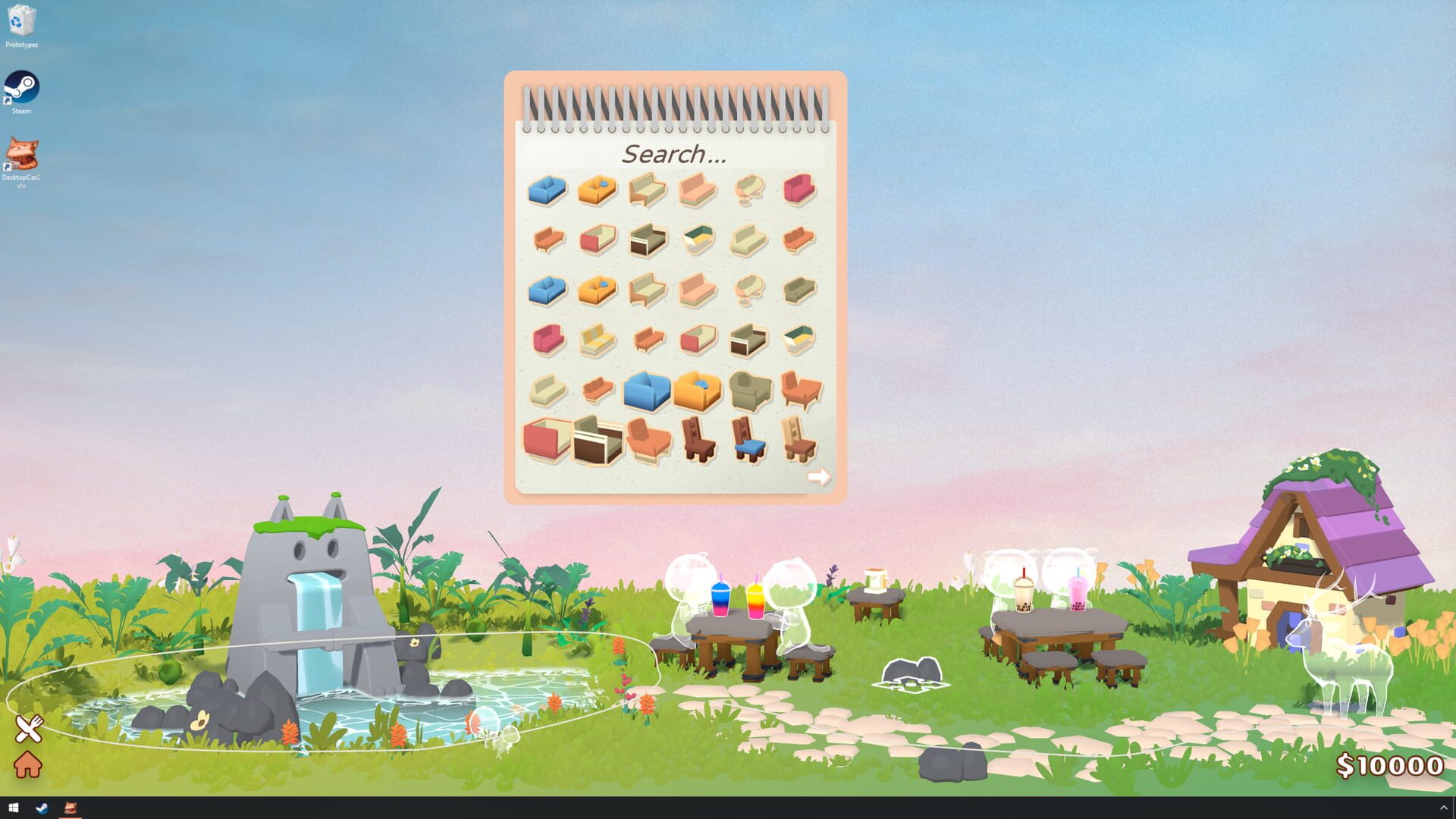Click the Steam icon in the taskbar

pyautogui.click(x=43, y=808)
